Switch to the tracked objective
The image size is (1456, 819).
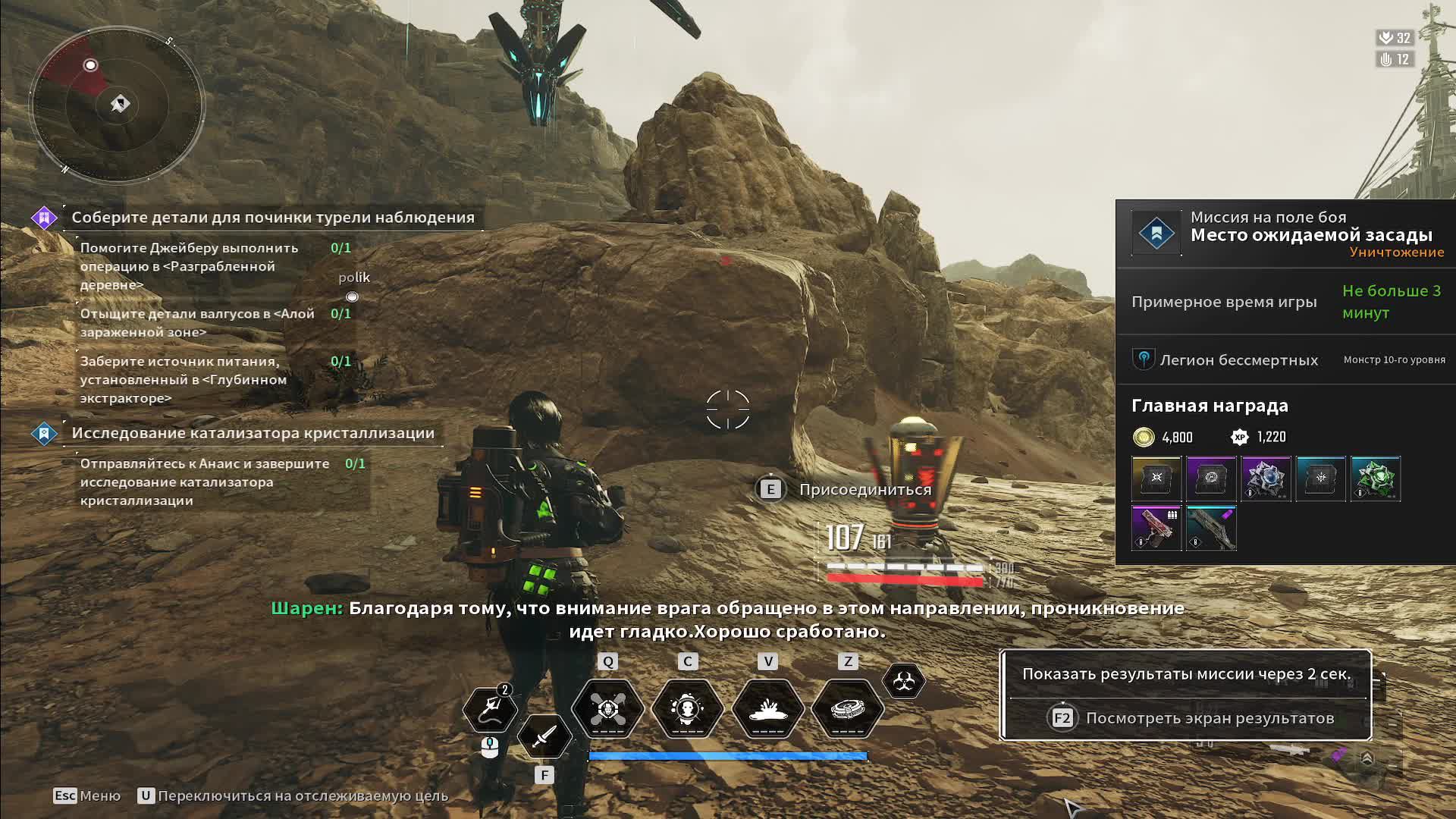293,795
